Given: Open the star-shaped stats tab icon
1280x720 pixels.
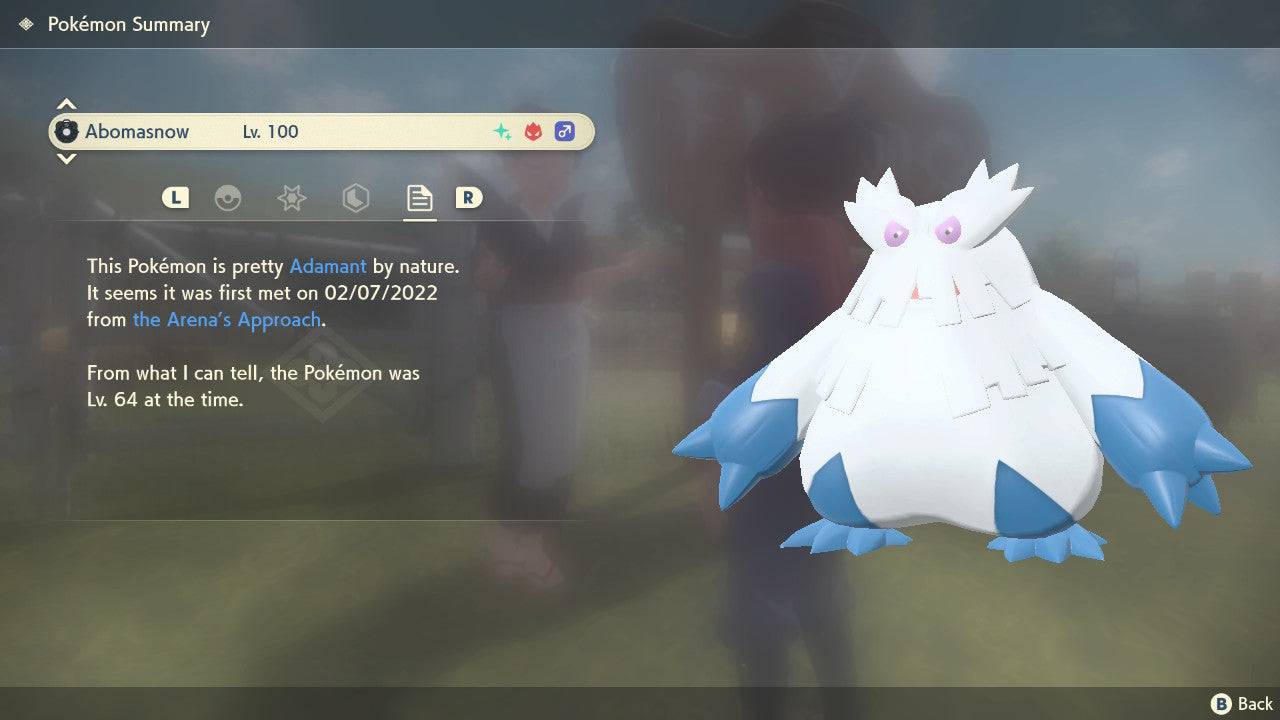Looking at the screenshot, I should [291, 198].
